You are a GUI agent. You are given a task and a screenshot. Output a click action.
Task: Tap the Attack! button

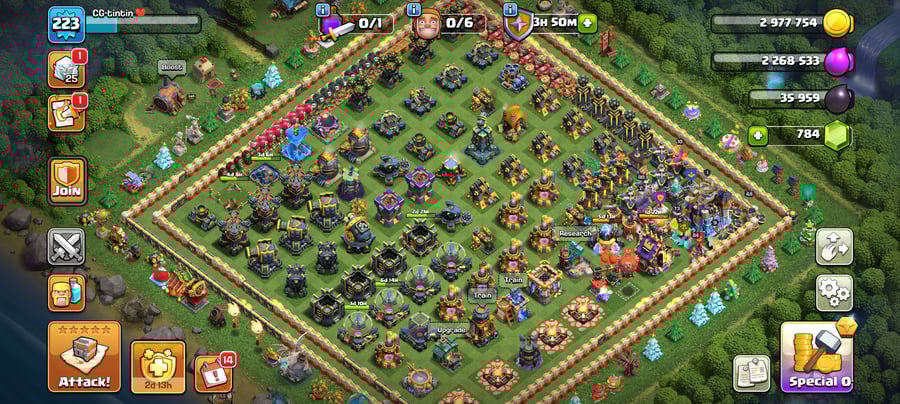[84, 356]
